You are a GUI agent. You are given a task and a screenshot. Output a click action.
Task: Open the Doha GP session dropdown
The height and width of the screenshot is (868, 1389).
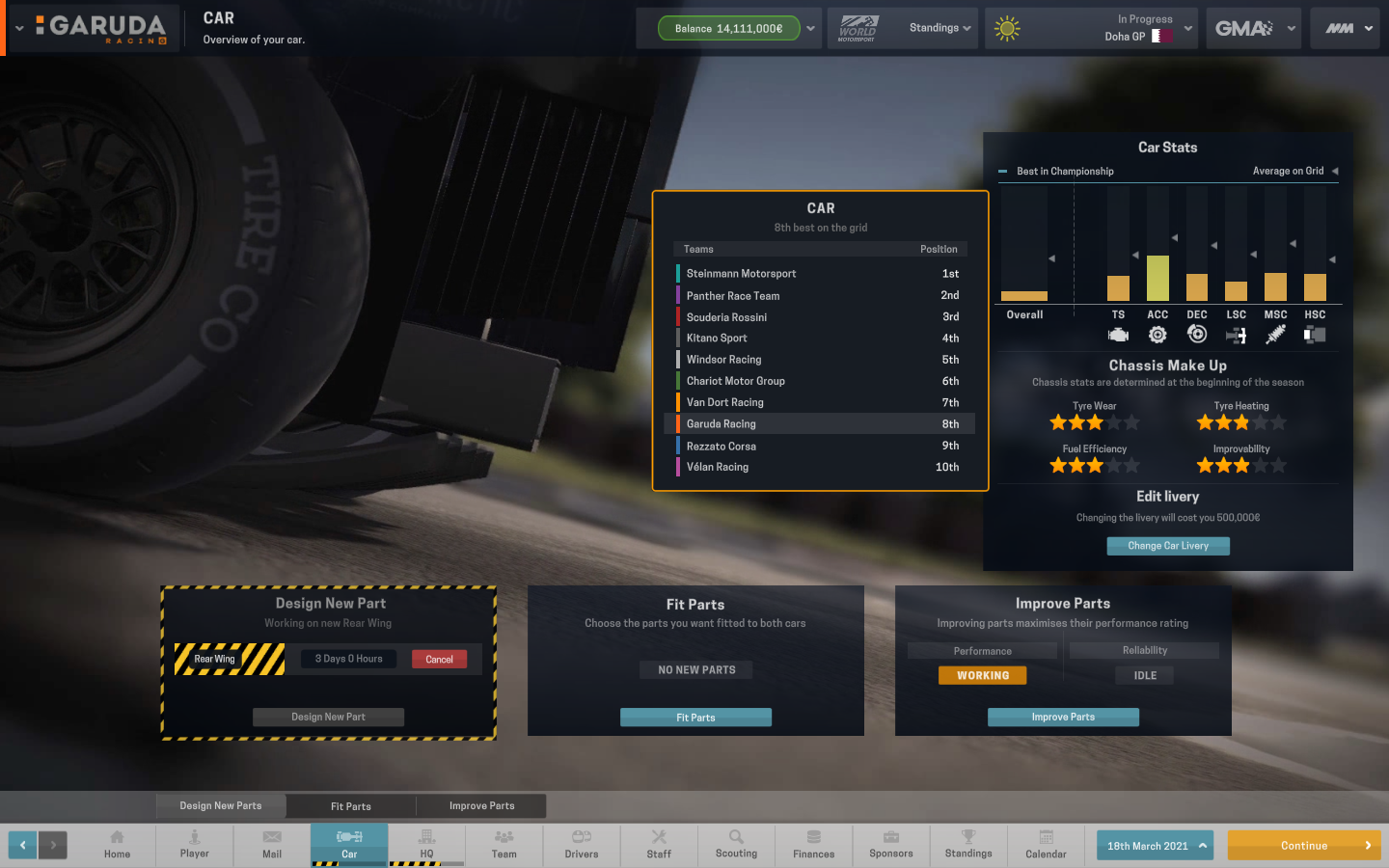pos(1188,28)
